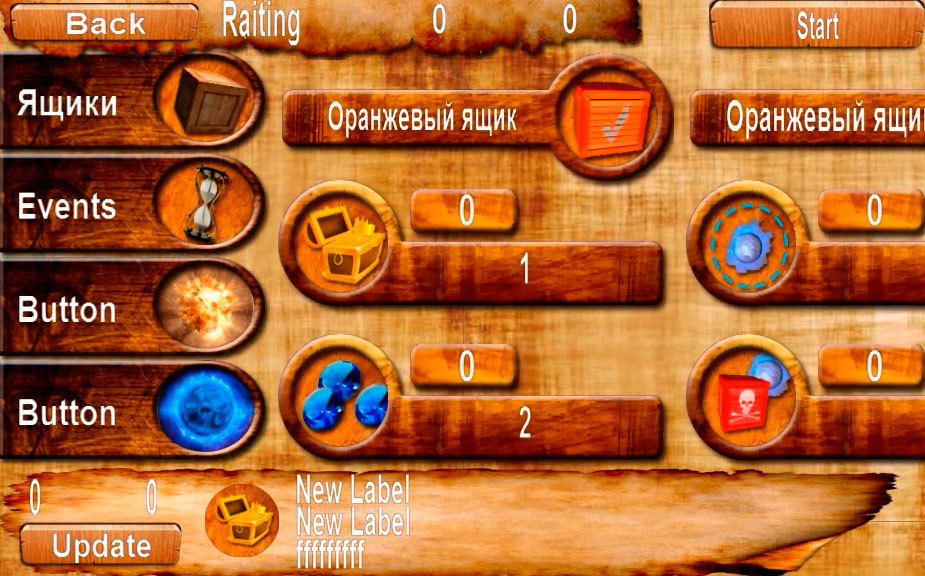Toggle the orange crate checkmark icon
The width and height of the screenshot is (925, 576).
[611, 117]
